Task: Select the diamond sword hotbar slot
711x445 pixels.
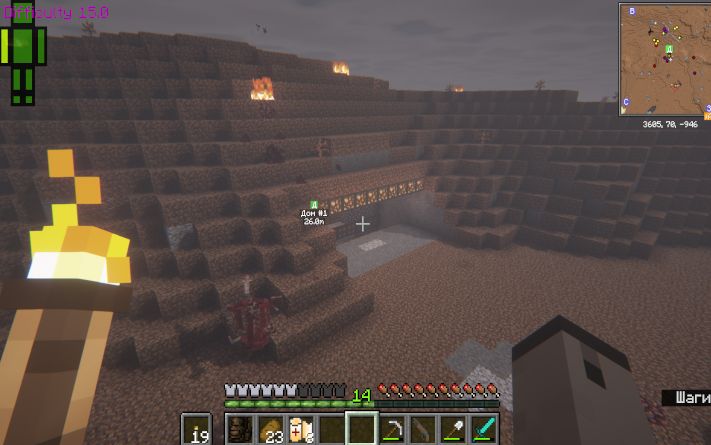Action: 482,429
